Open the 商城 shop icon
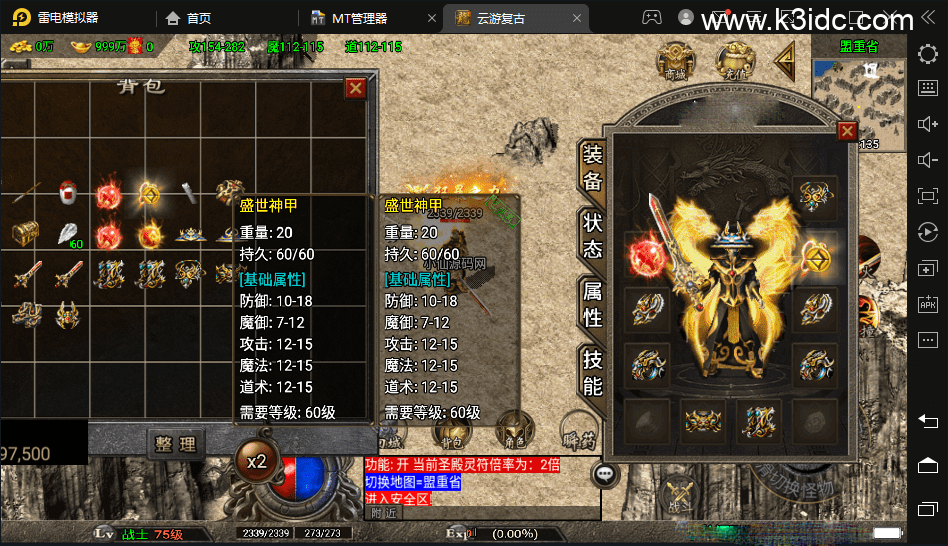Viewport: 948px width, 546px height. pyautogui.click(x=676, y=62)
